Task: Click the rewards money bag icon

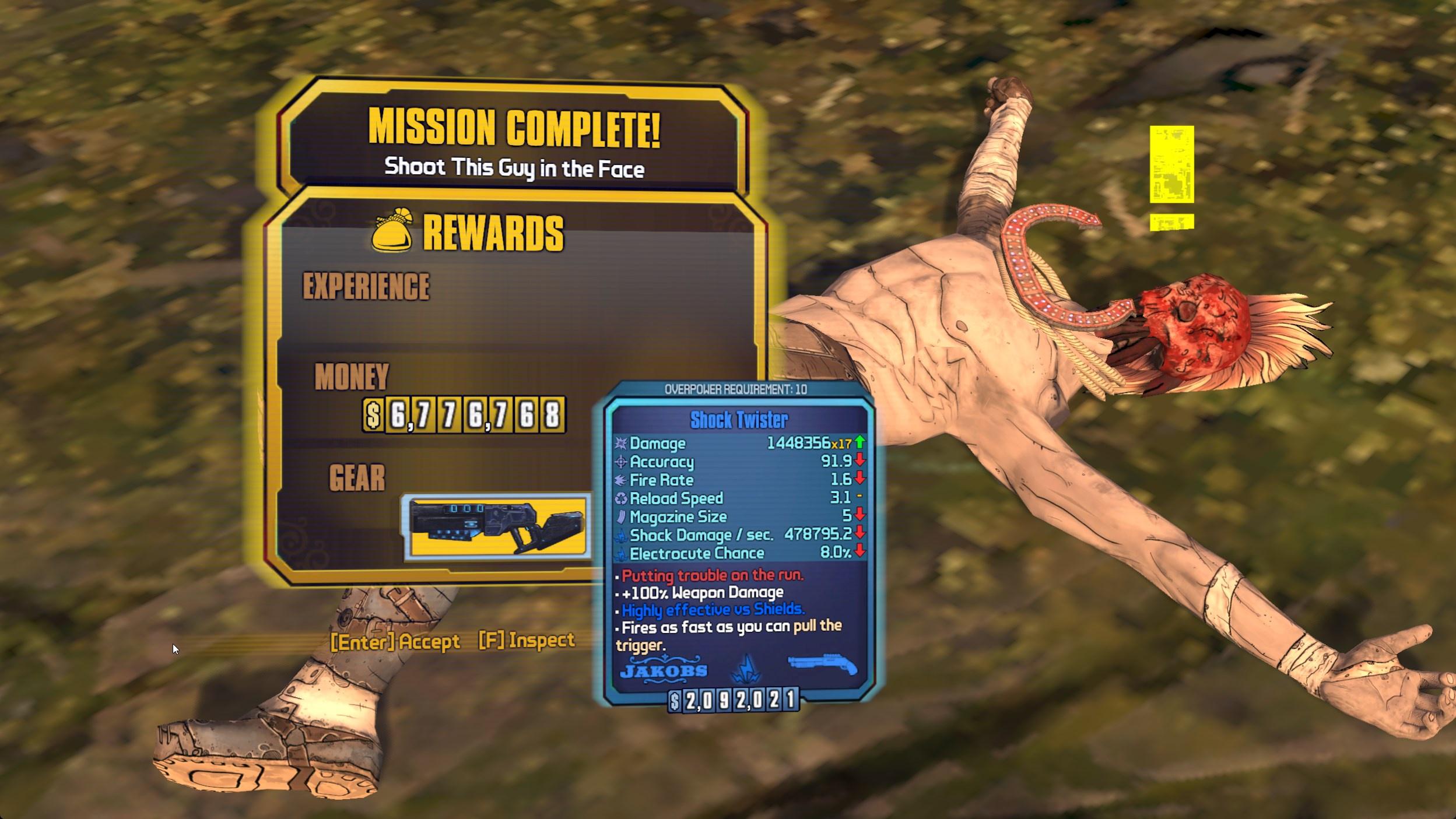Action: click(x=390, y=233)
